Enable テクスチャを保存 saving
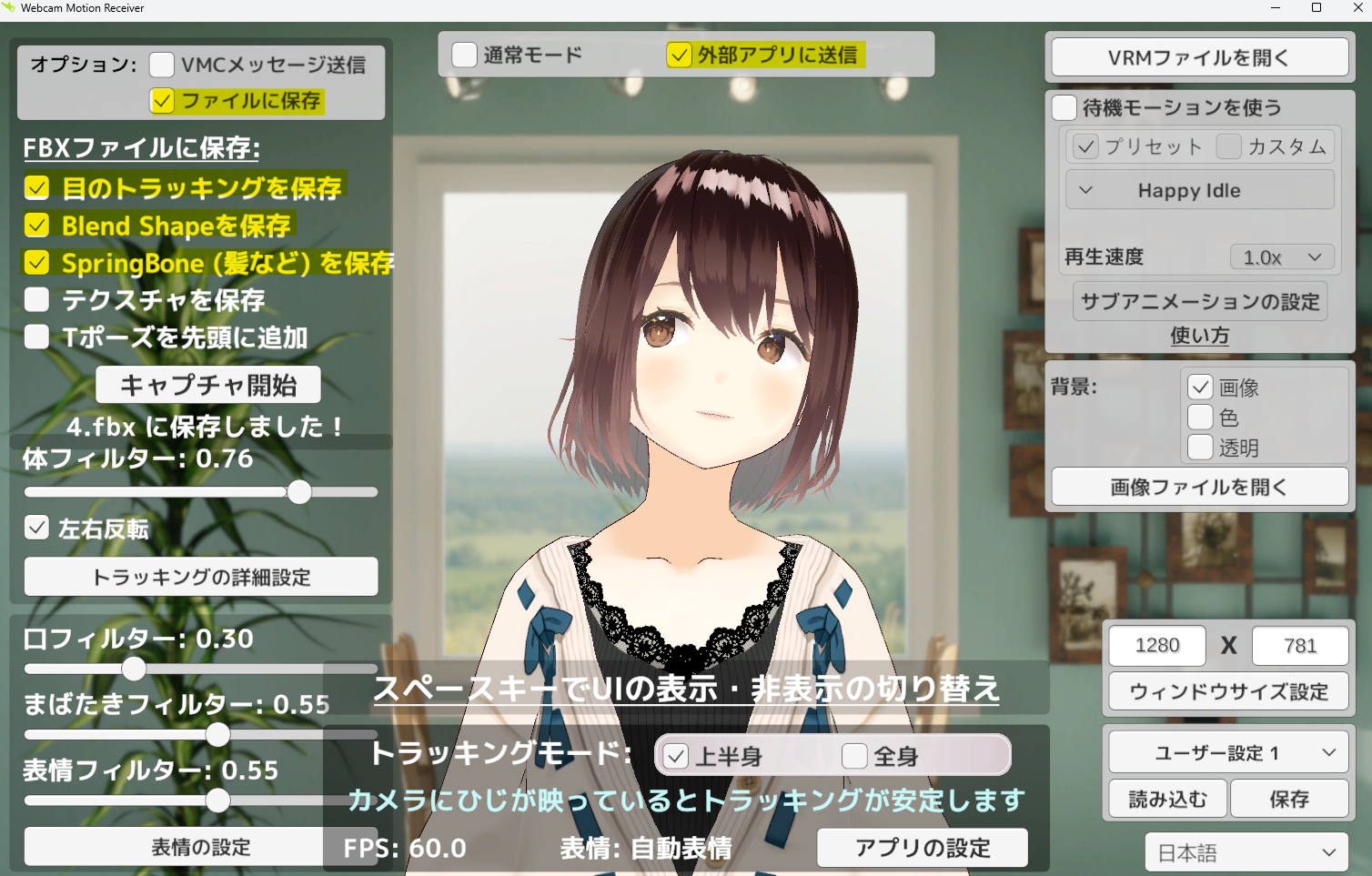1372x876 pixels. (36, 299)
